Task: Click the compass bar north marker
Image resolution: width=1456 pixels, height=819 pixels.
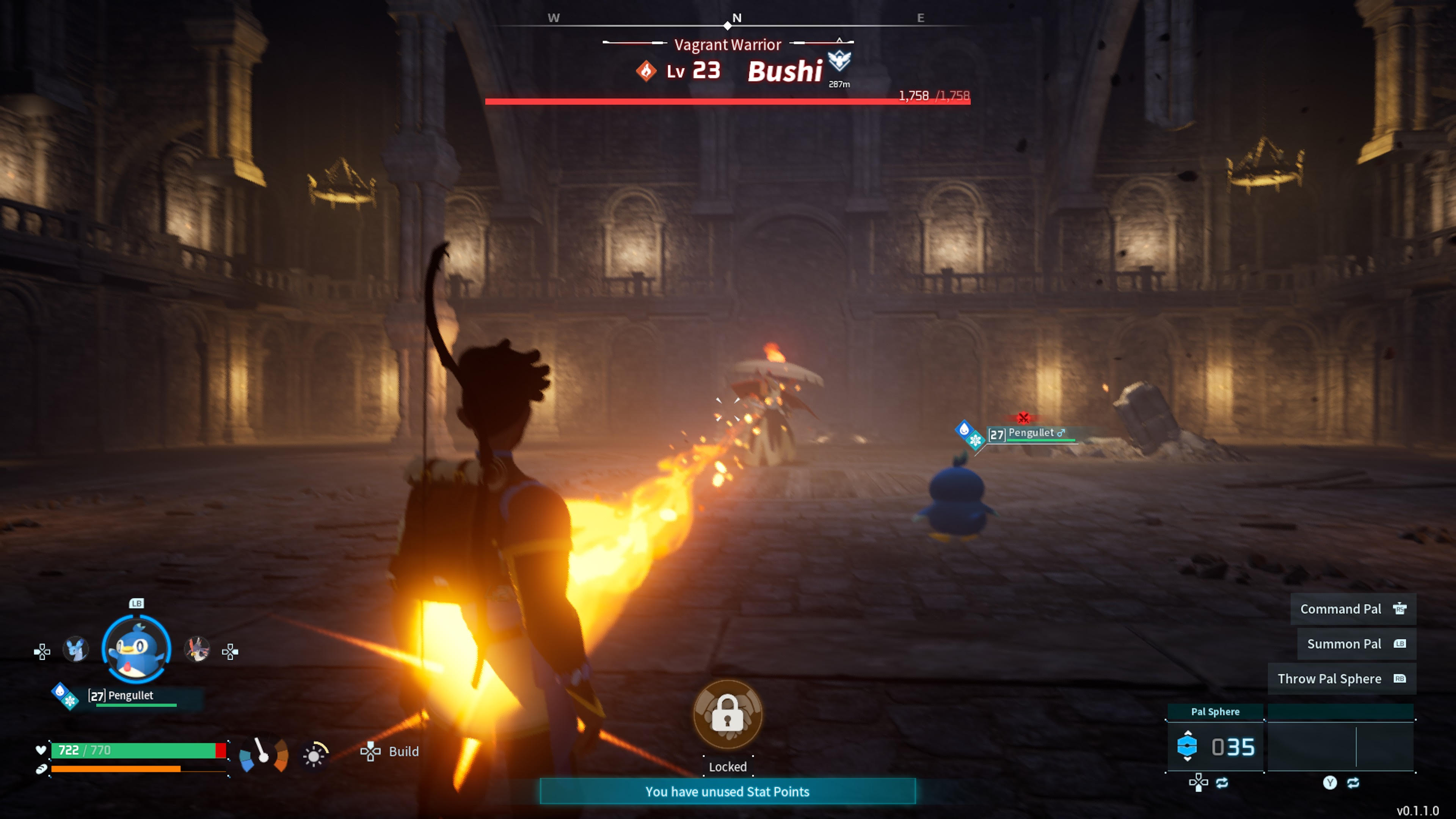Action: point(736,18)
